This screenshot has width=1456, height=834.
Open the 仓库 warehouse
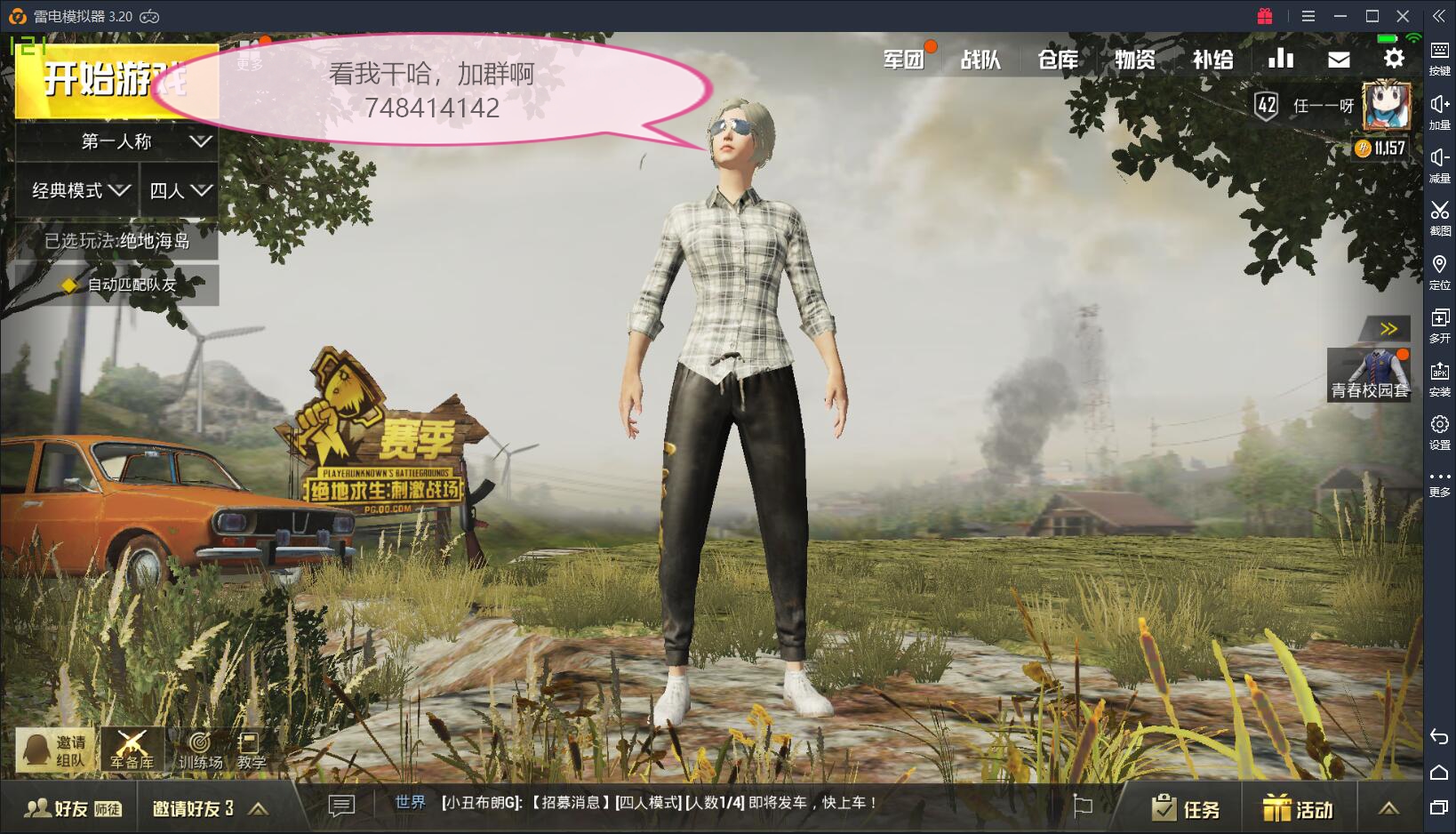pyautogui.click(x=1056, y=59)
